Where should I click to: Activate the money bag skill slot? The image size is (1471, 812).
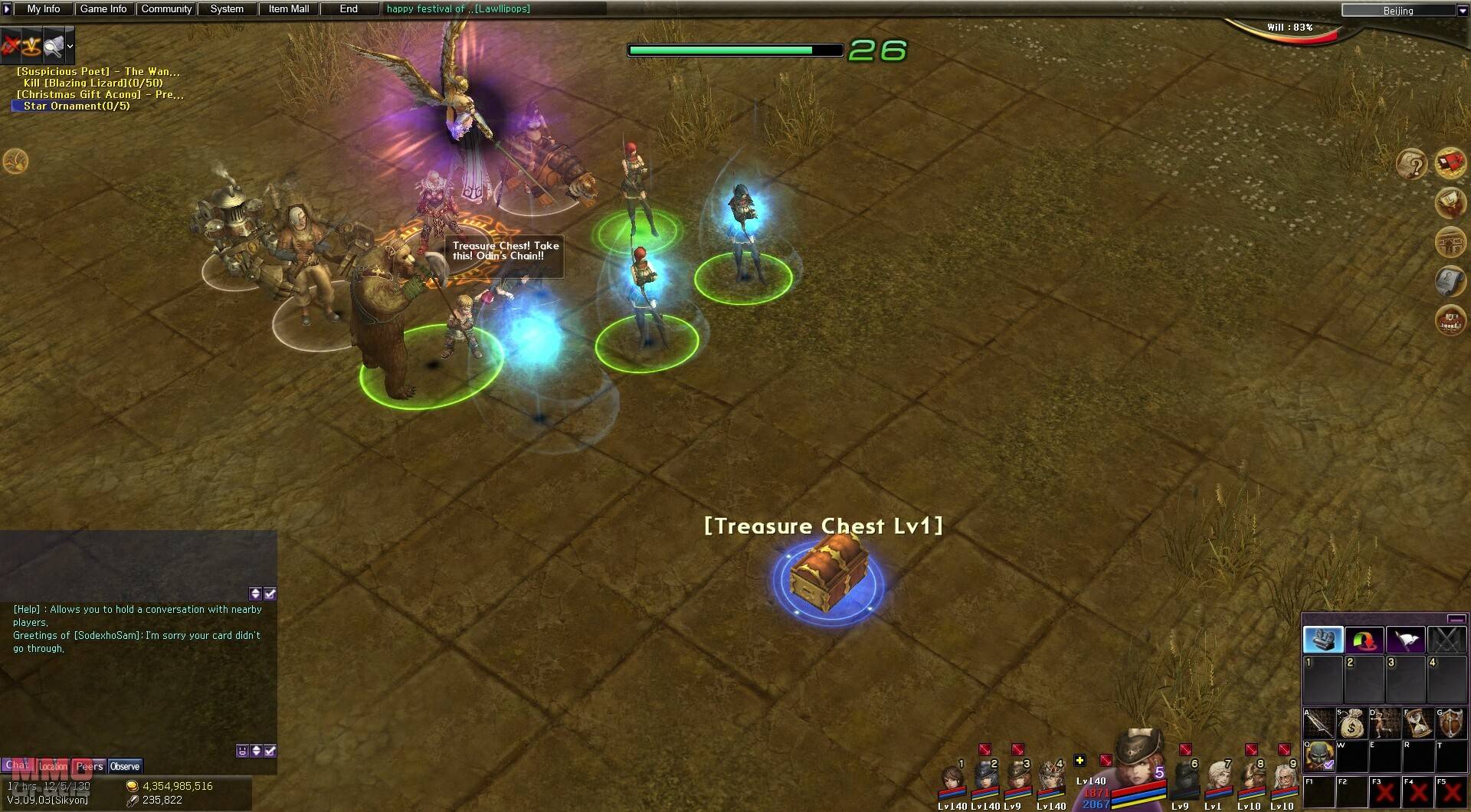coord(1352,723)
